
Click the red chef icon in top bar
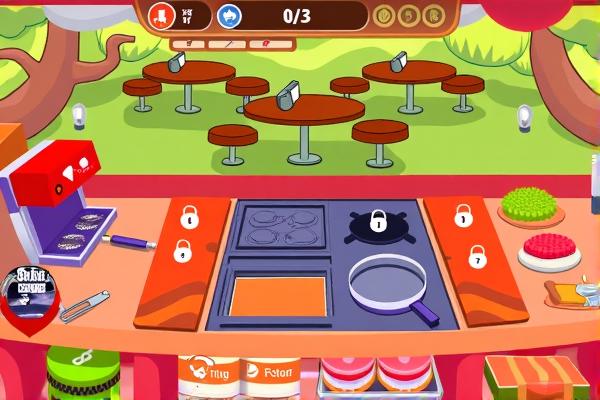161,14
